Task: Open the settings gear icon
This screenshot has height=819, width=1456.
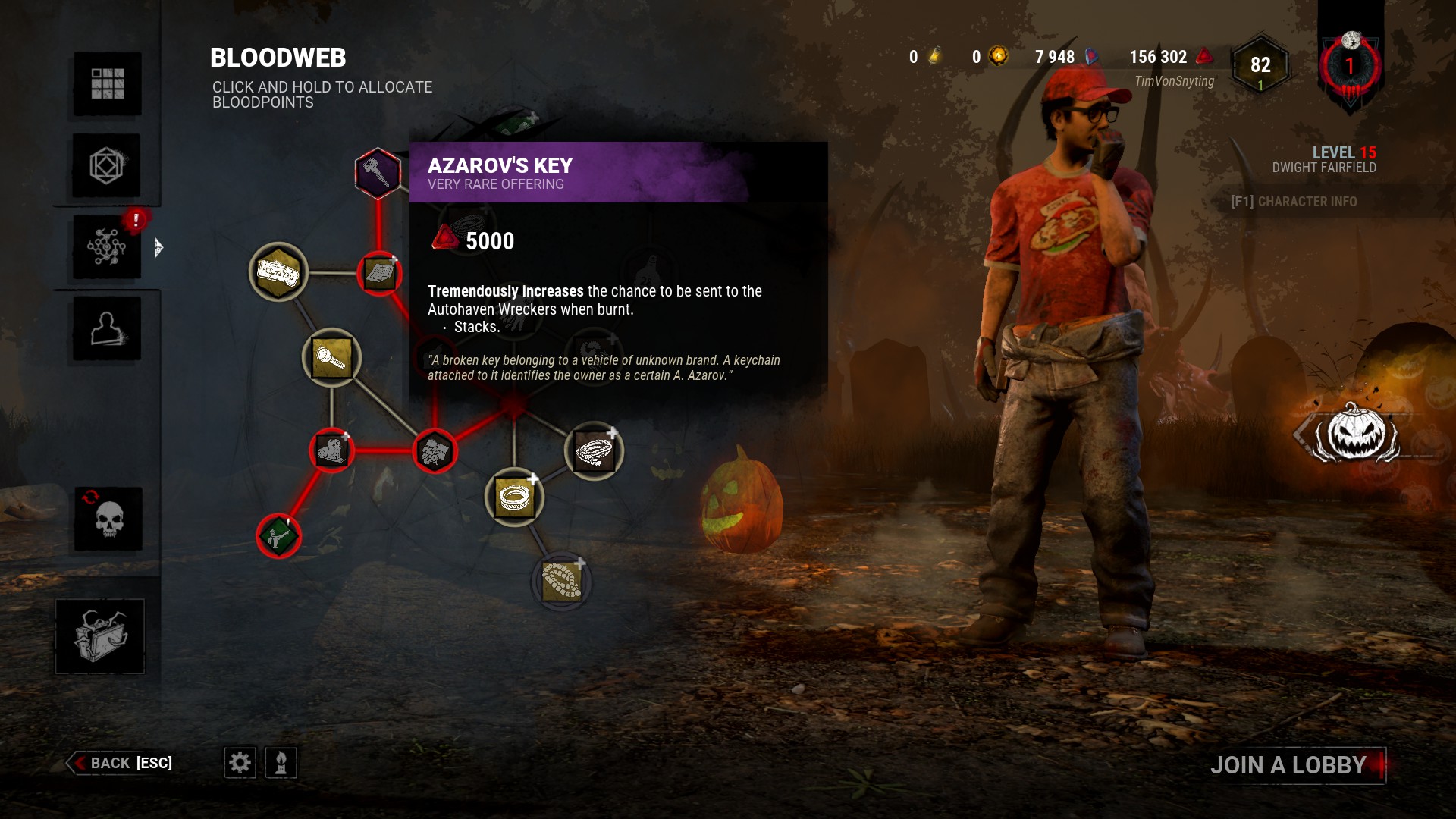Action: [240, 764]
